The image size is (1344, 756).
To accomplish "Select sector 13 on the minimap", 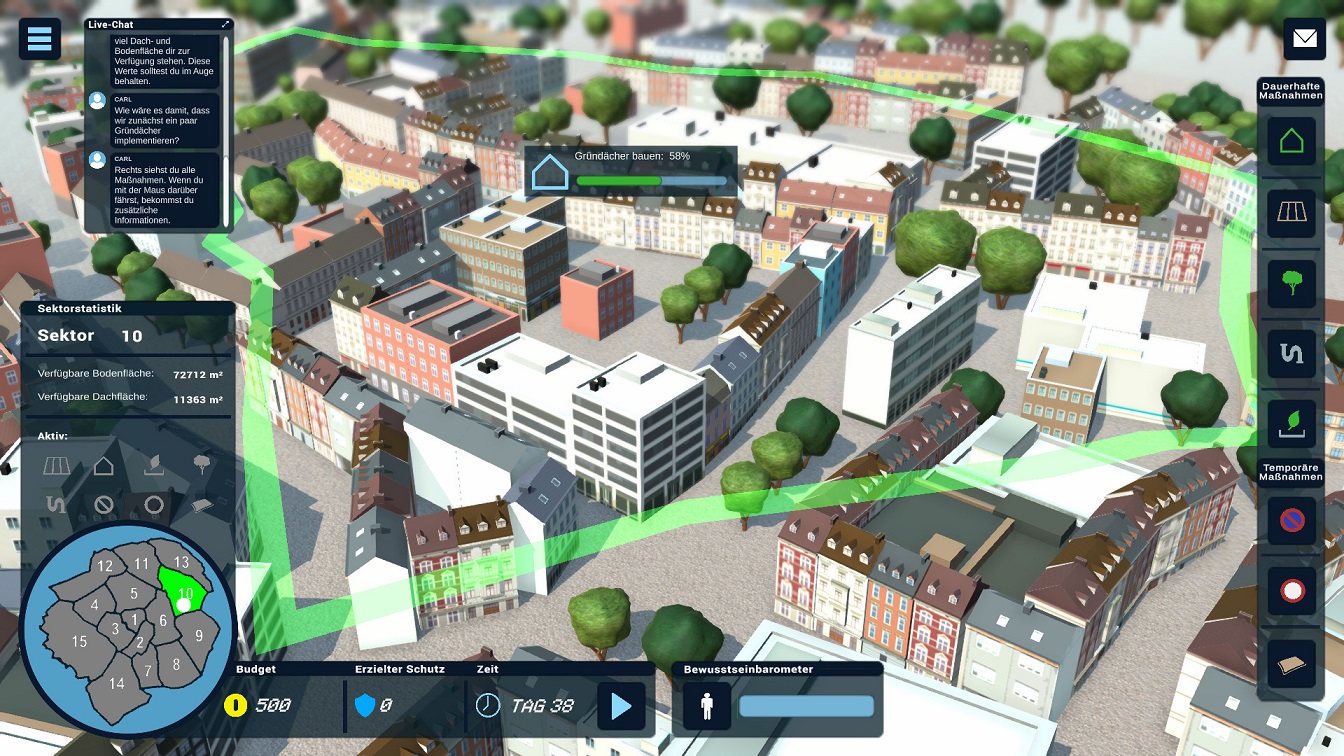I will tap(181, 563).
